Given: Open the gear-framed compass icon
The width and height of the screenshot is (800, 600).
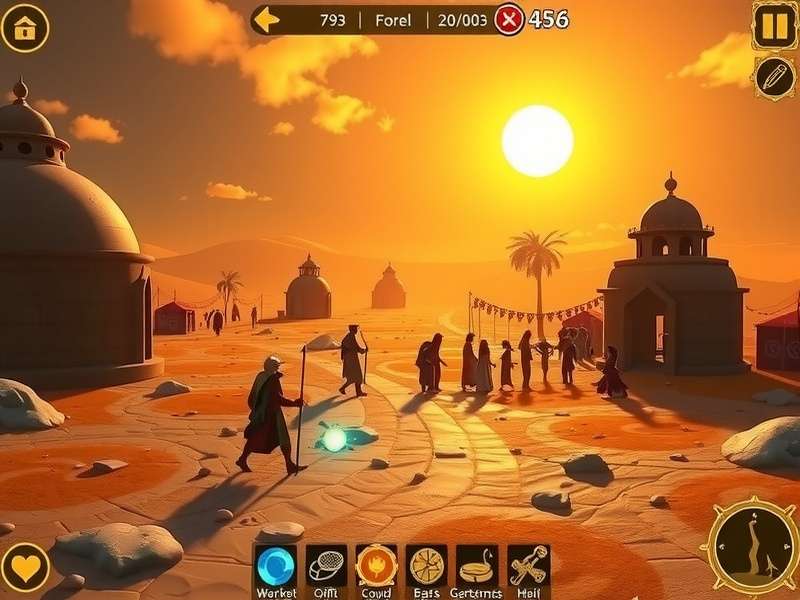Looking at the screenshot, I should coord(752,546).
